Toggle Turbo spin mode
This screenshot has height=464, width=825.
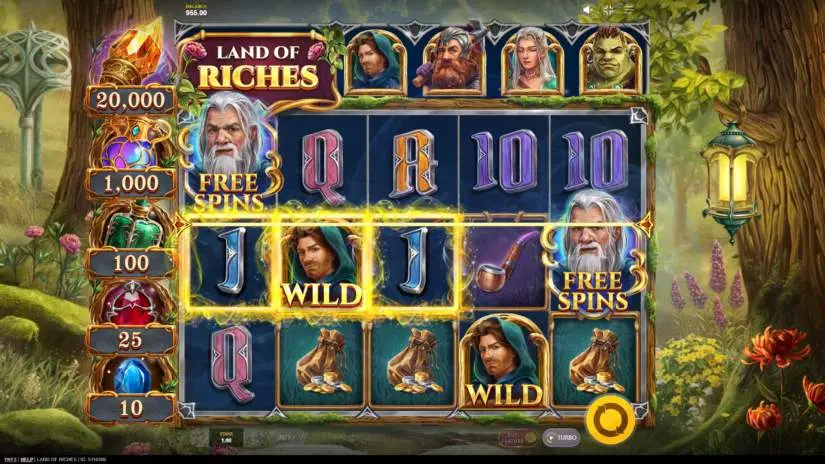pyautogui.click(x=563, y=437)
